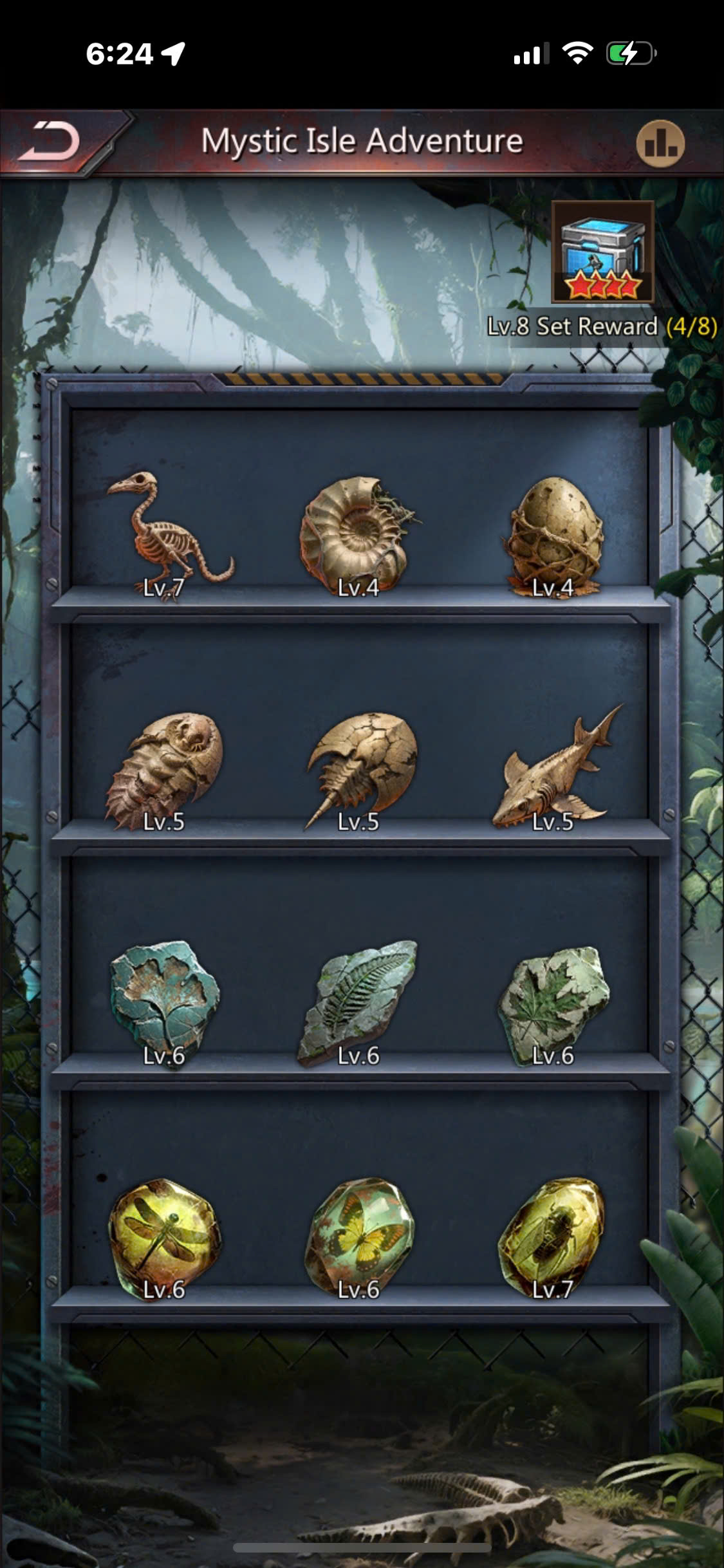
Task: Select the cicada amber
Action: coord(552,1231)
